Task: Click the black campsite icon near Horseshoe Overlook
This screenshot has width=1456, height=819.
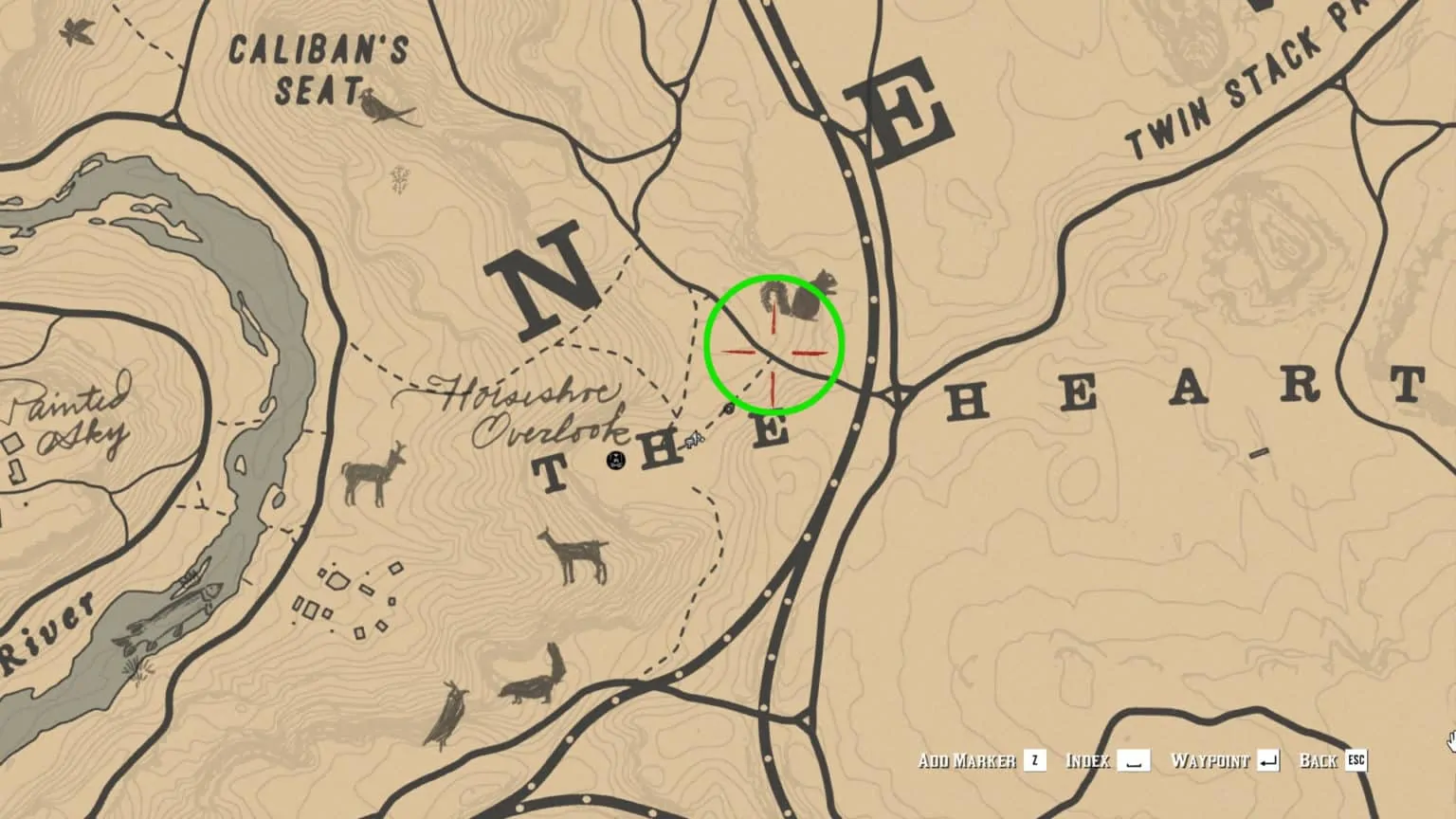Action: 616,459
